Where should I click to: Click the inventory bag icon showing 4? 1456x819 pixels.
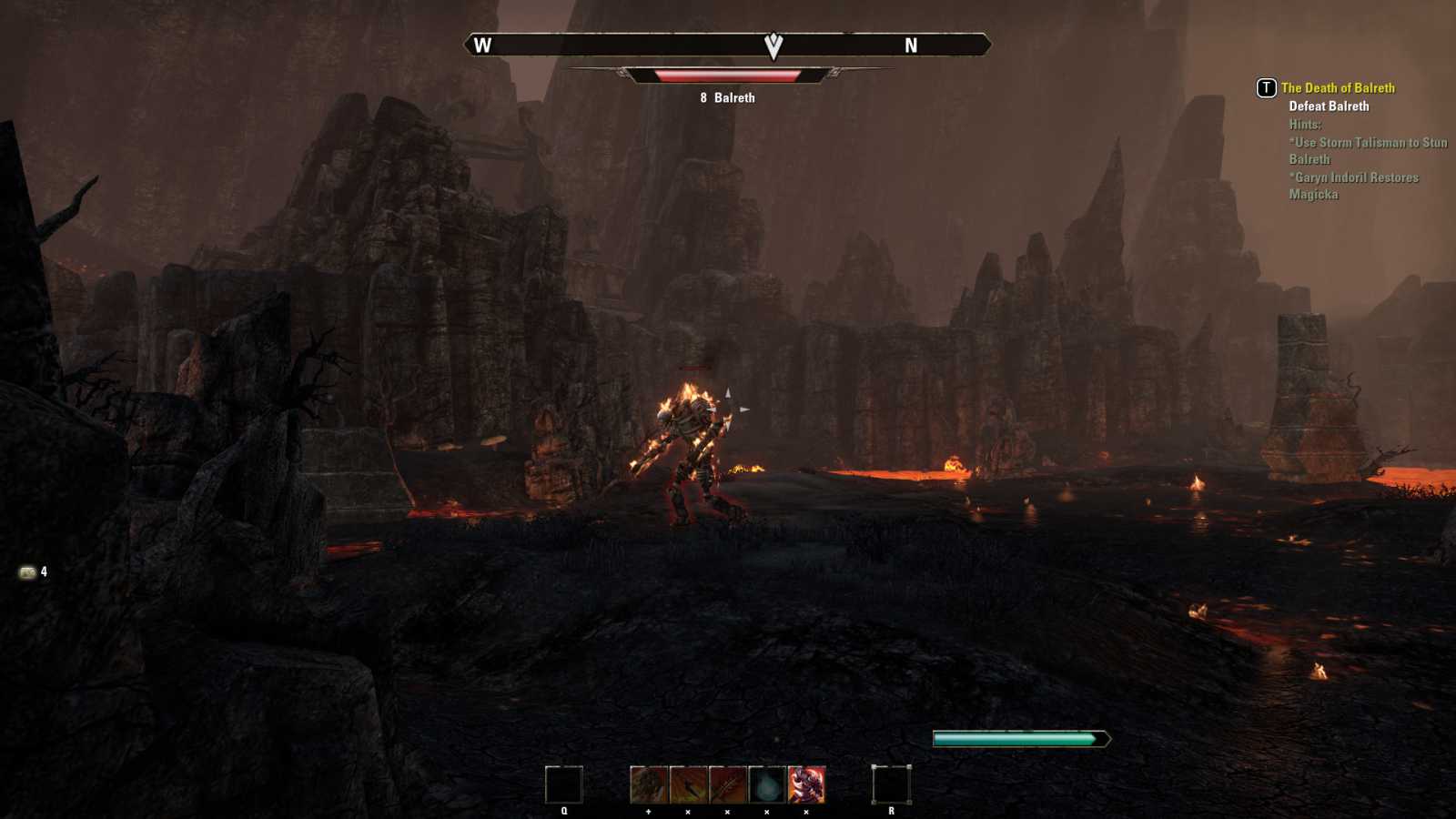click(x=31, y=572)
